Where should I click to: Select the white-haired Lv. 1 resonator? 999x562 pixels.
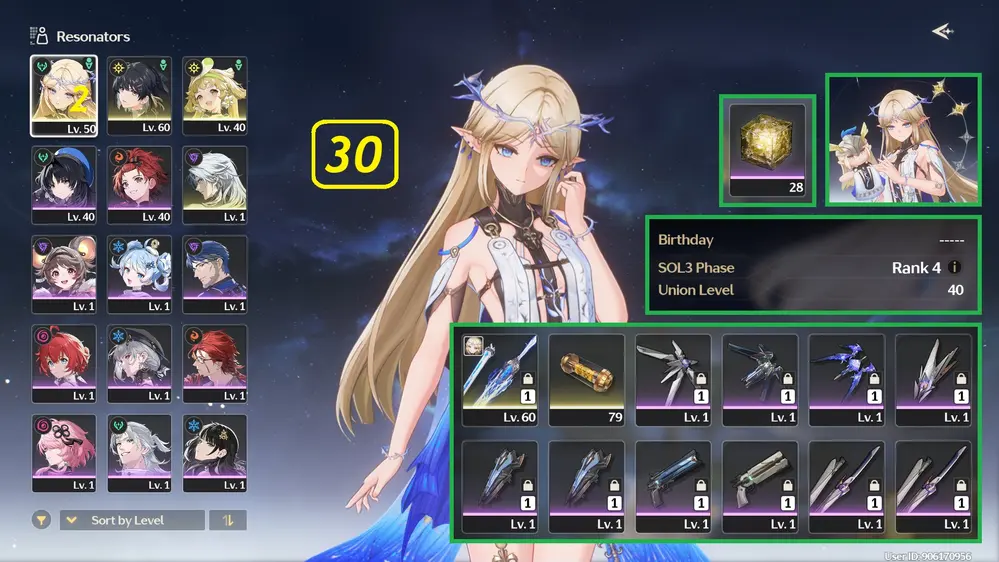(215, 185)
